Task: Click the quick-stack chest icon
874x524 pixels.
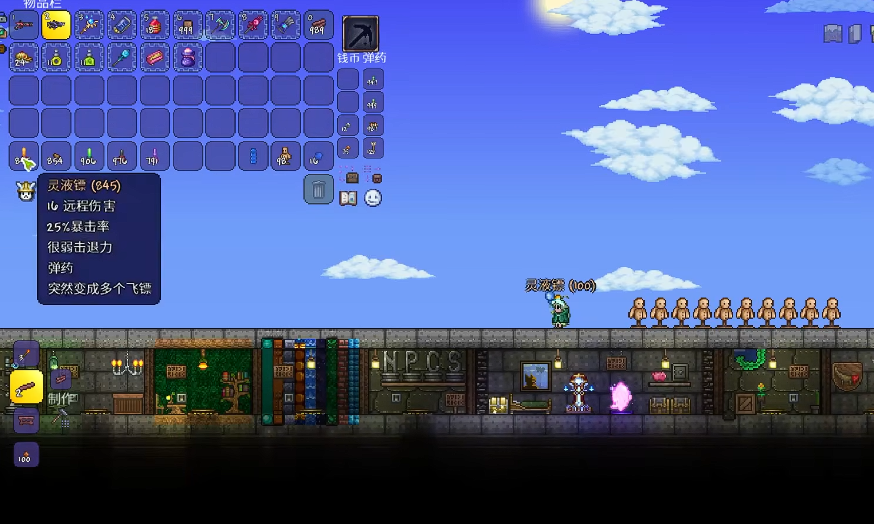Action: (x=351, y=177)
